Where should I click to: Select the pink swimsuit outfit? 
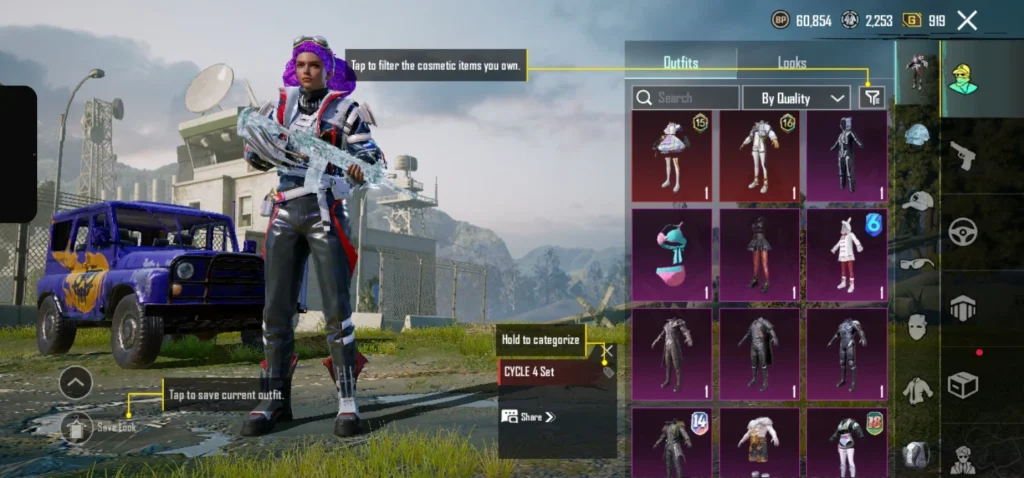(x=672, y=254)
